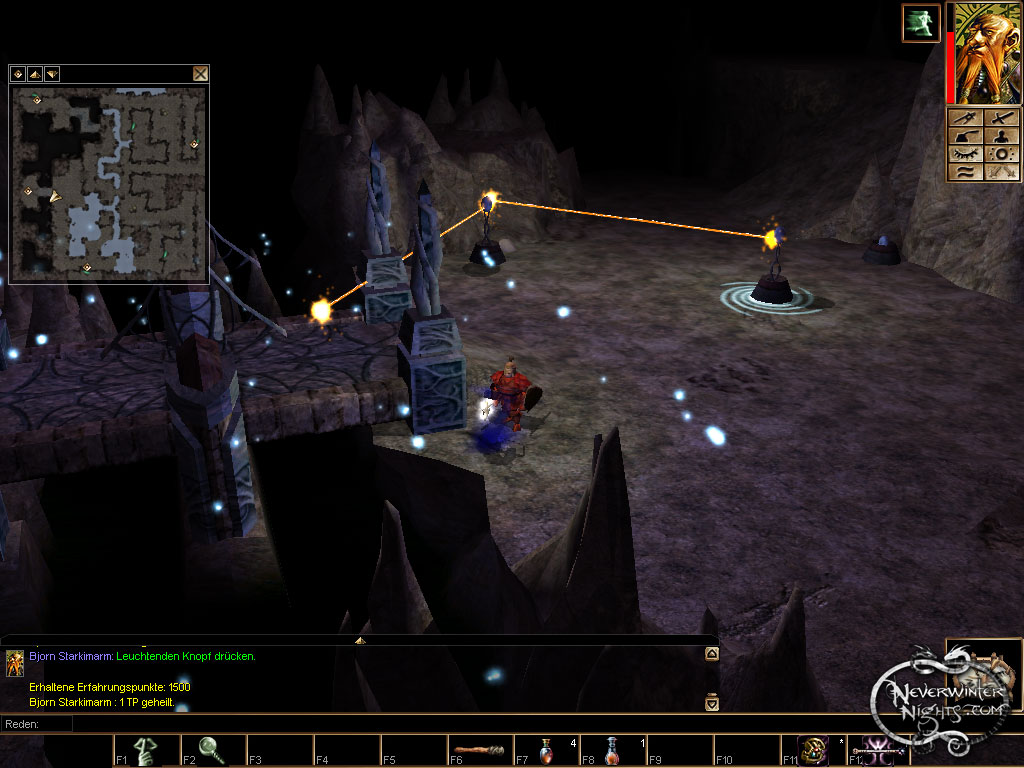Open the character silhouette panel
The height and width of the screenshot is (768, 1024).
[x=1001, y=136]
